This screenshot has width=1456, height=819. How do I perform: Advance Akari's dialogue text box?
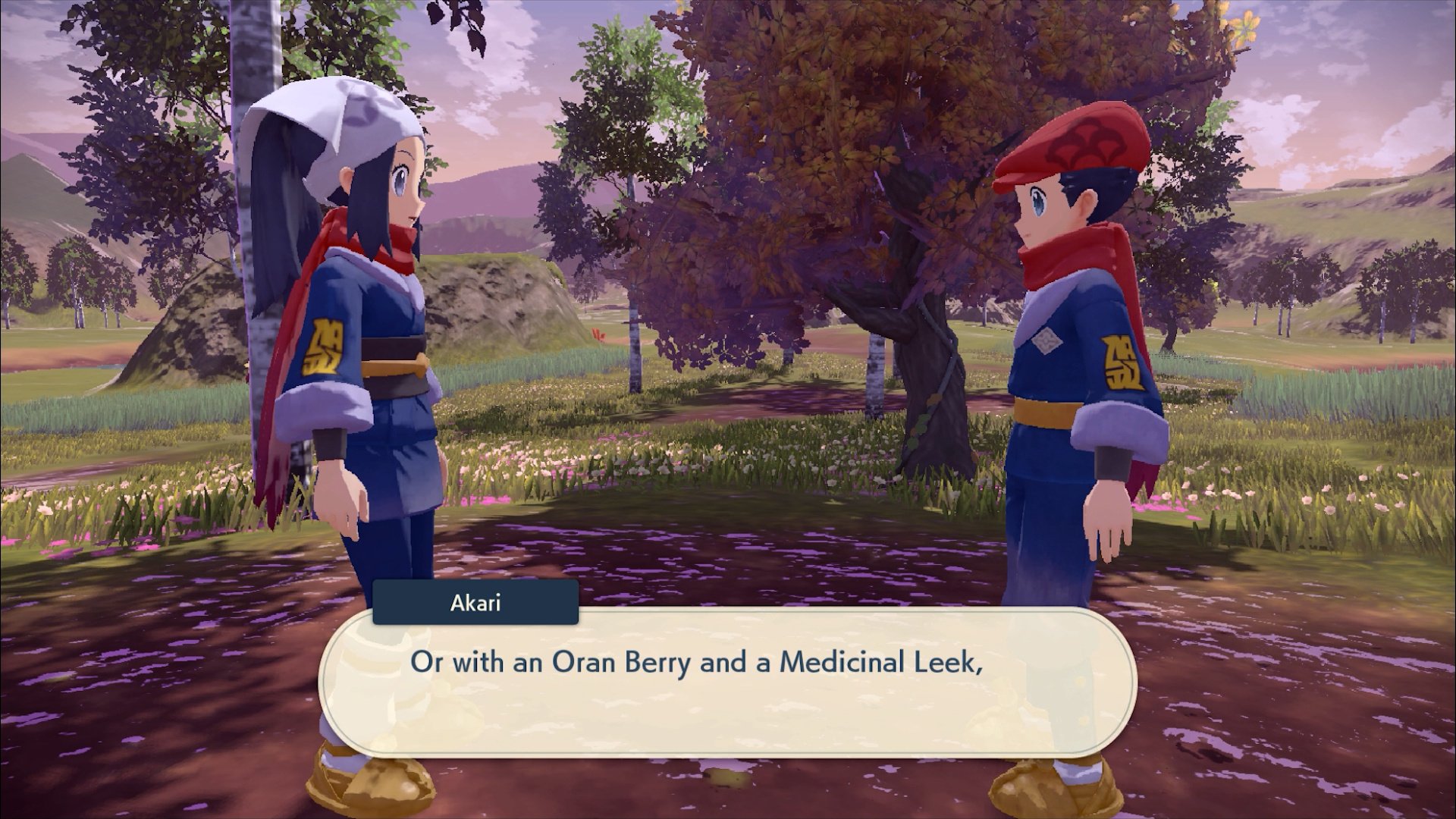726,682
